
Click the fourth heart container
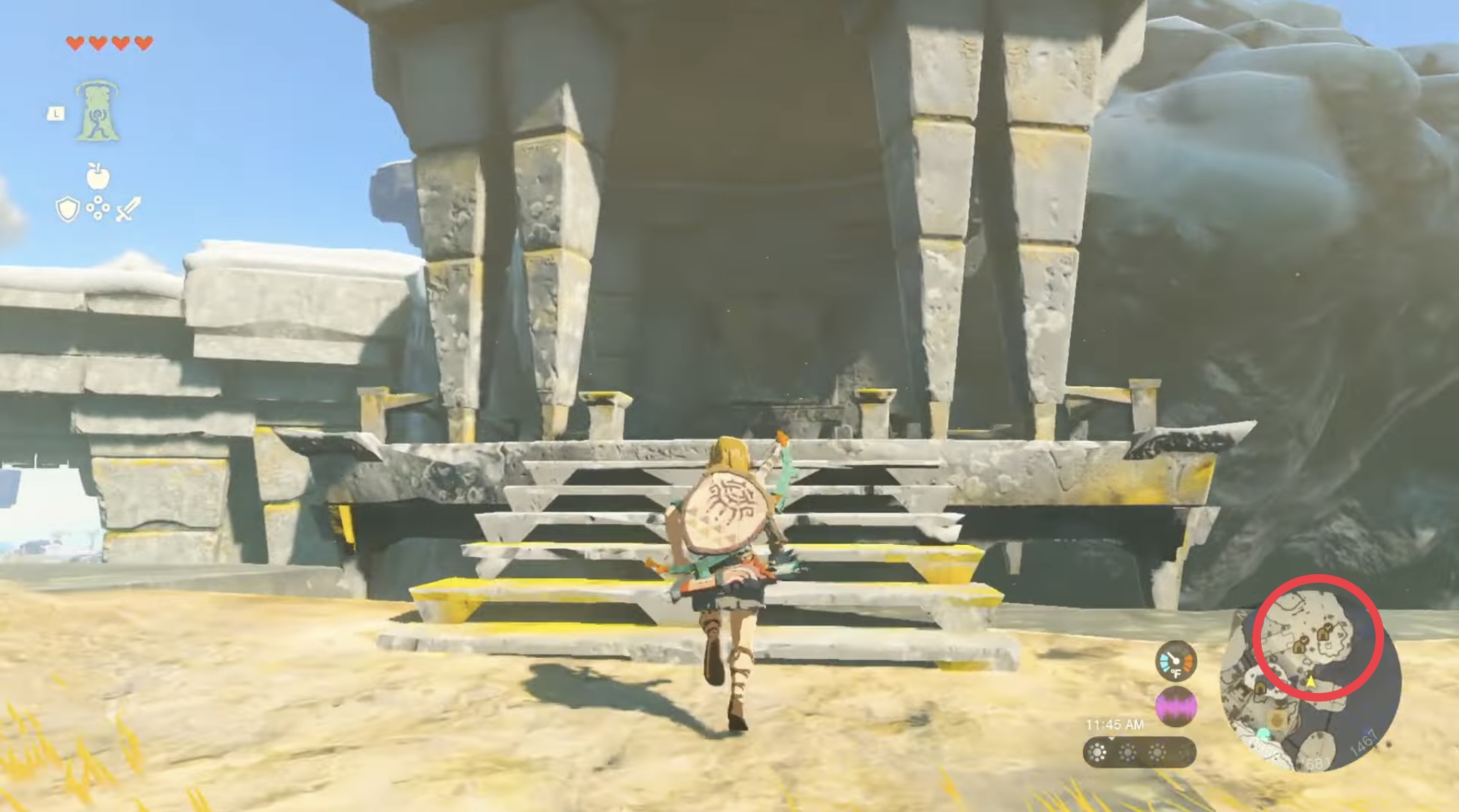145,43
